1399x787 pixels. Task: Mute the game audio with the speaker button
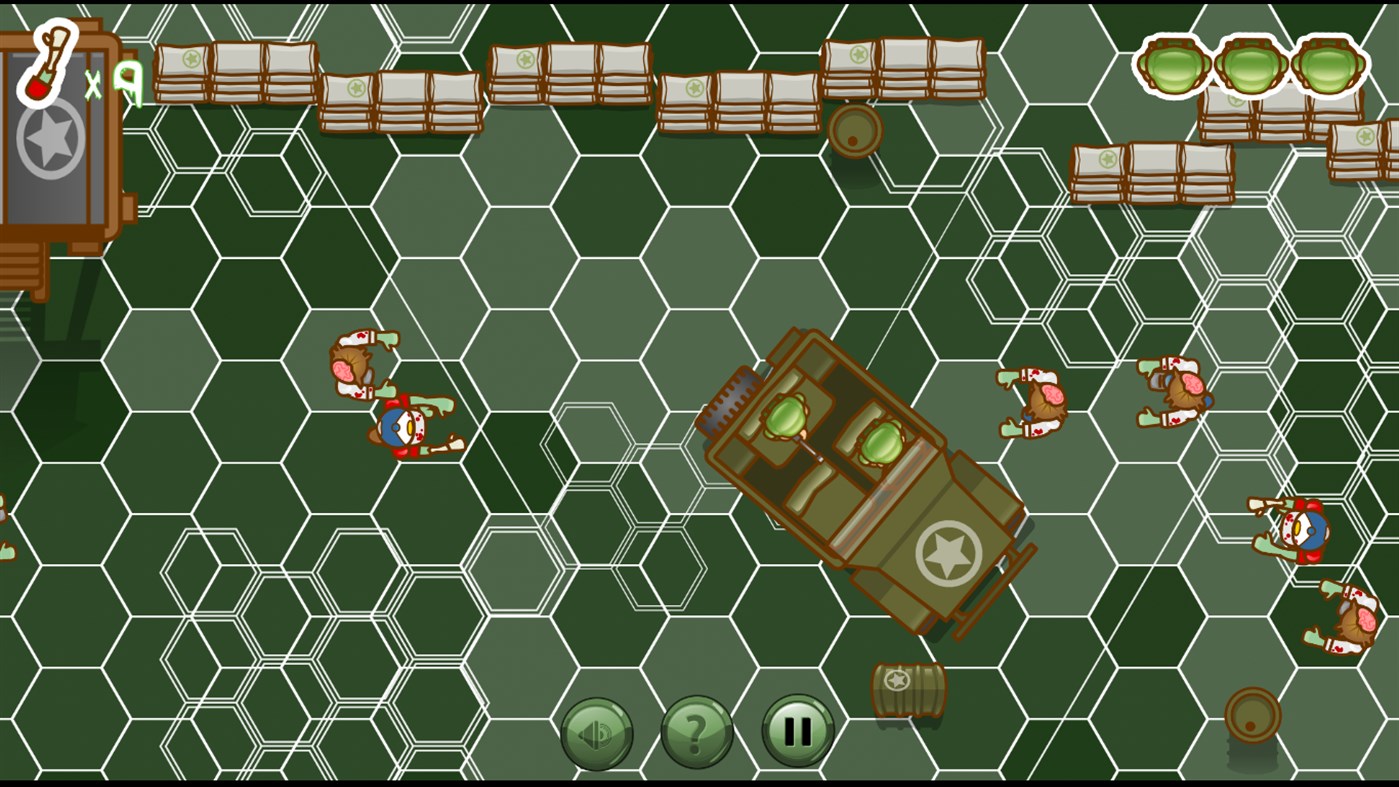pos(597,732)
